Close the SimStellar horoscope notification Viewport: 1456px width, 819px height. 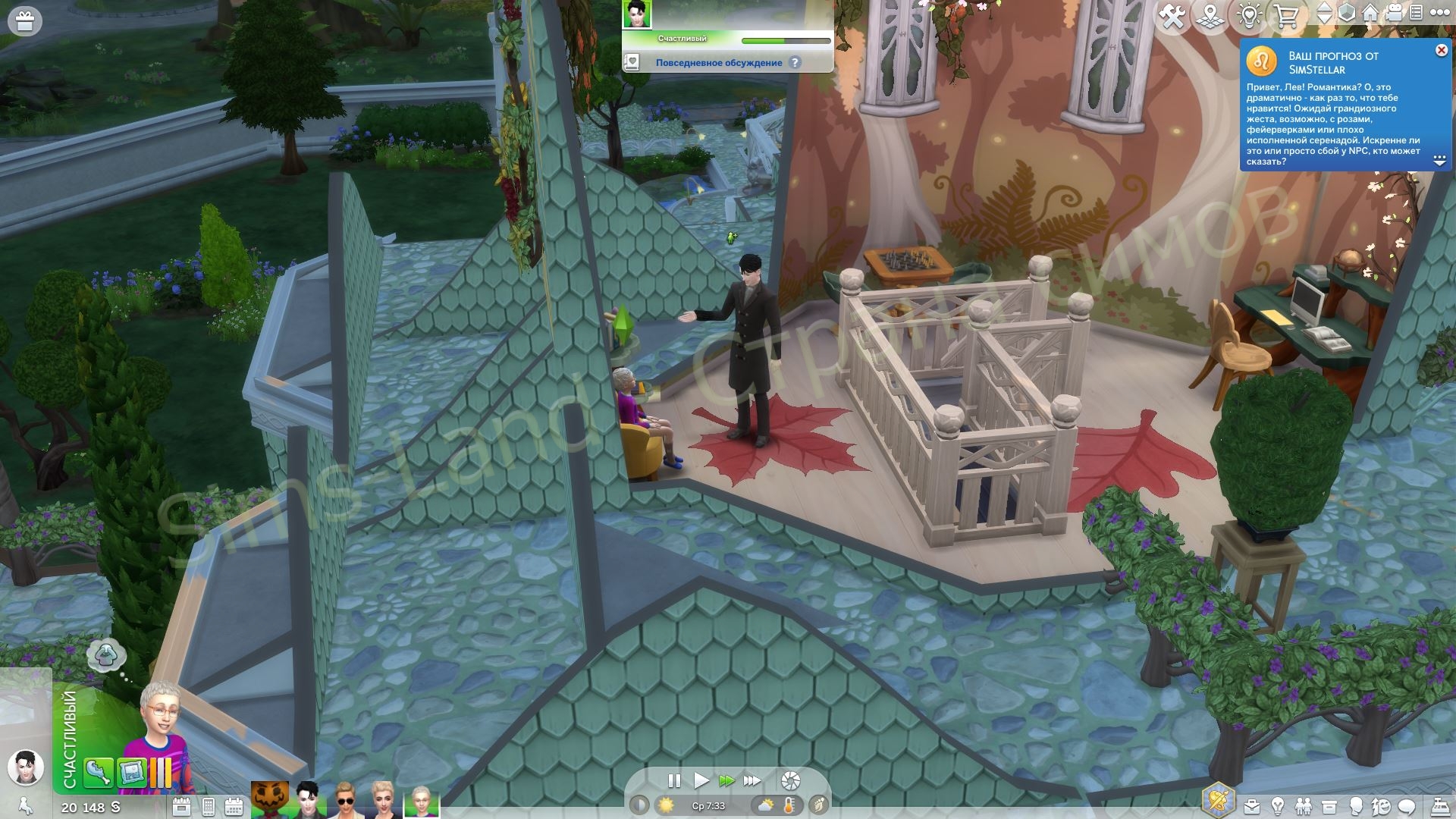pos(1441,51)
